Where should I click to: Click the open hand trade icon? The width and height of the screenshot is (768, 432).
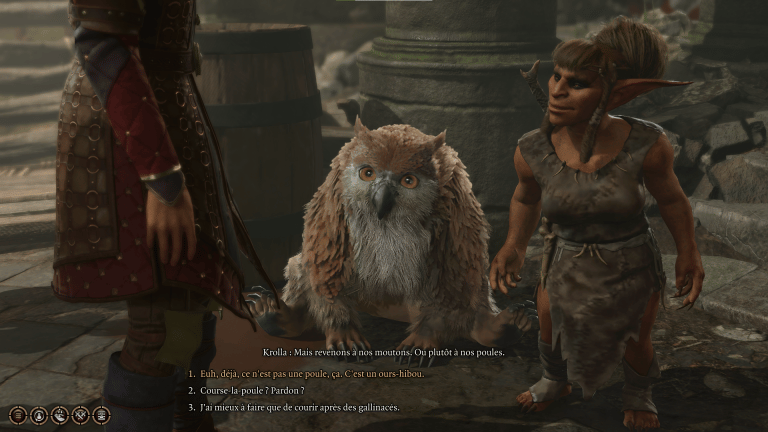pyautogui.click(x=58, y=415)
